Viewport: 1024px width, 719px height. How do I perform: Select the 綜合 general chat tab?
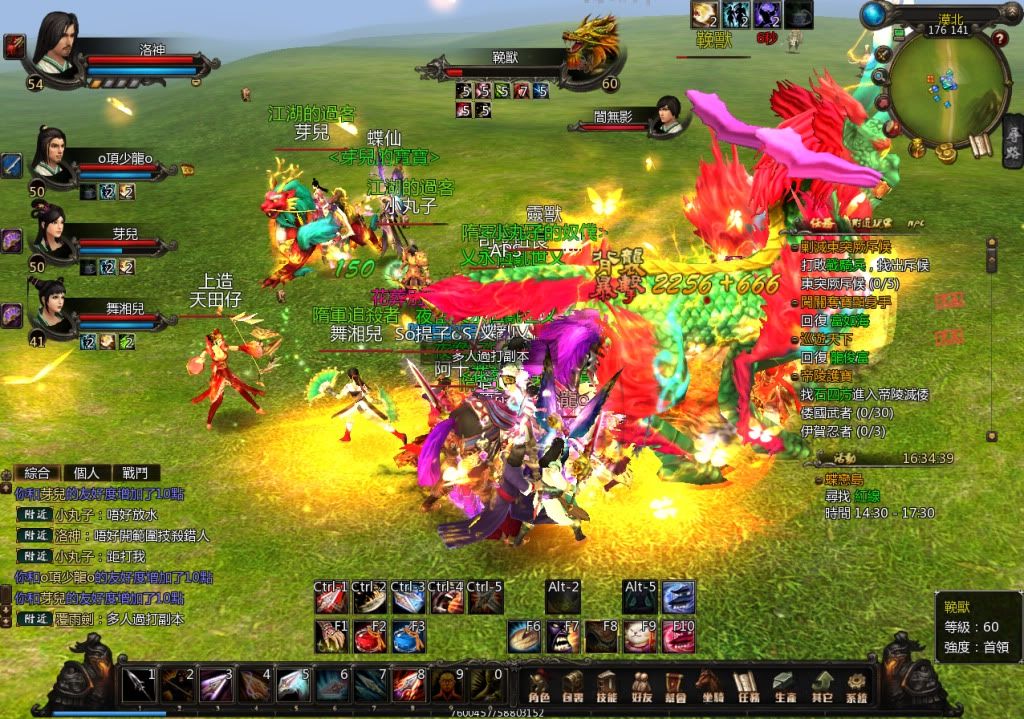click(x=38, y=473)
